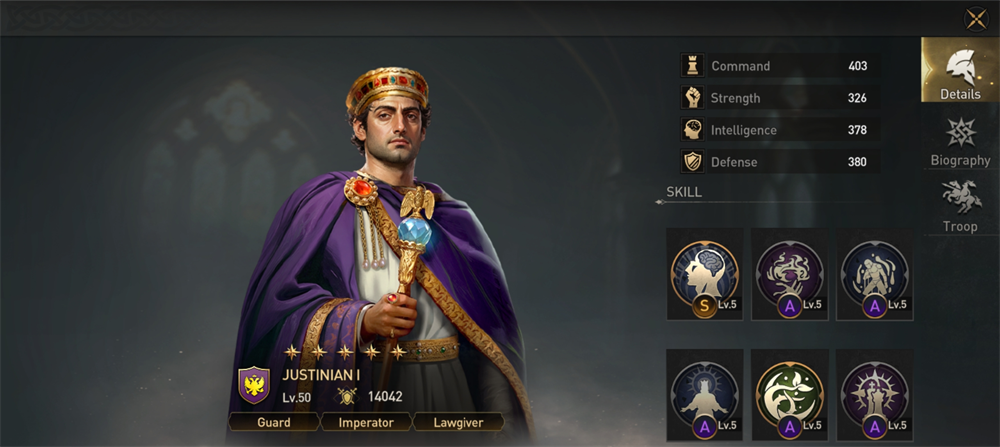Show the Troop tab
This screenshot has height=447, width=1000.
click(960, 206)
